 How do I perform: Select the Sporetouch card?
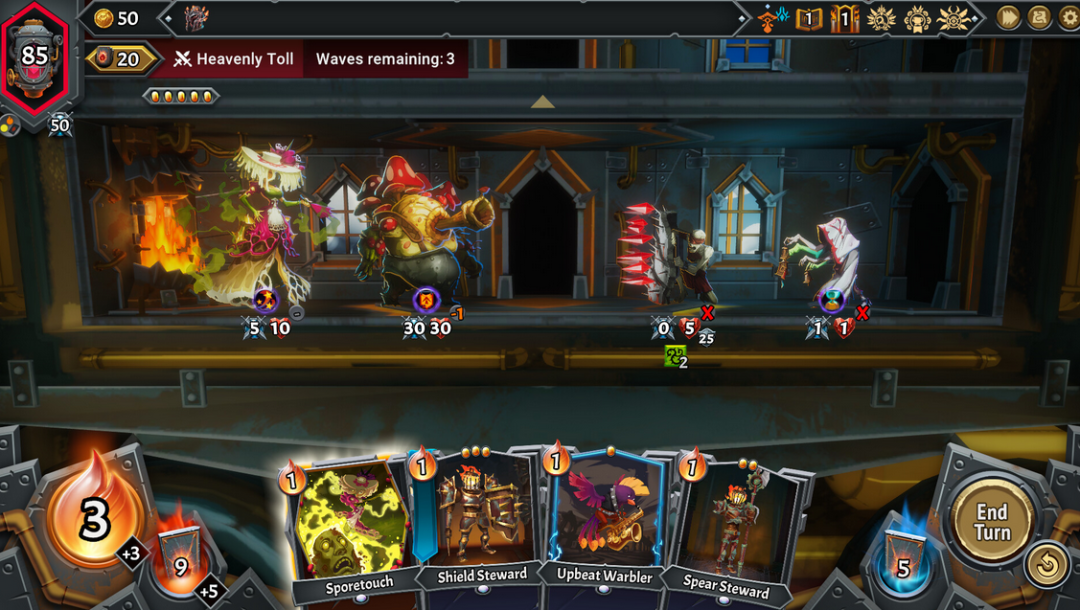click(x=347, y=525)
